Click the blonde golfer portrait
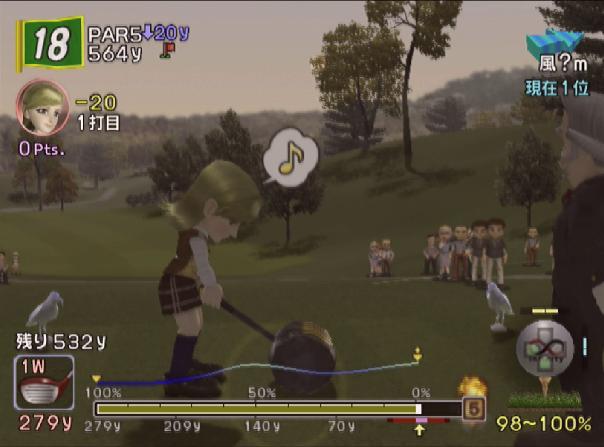 click(x=43, y=107)
